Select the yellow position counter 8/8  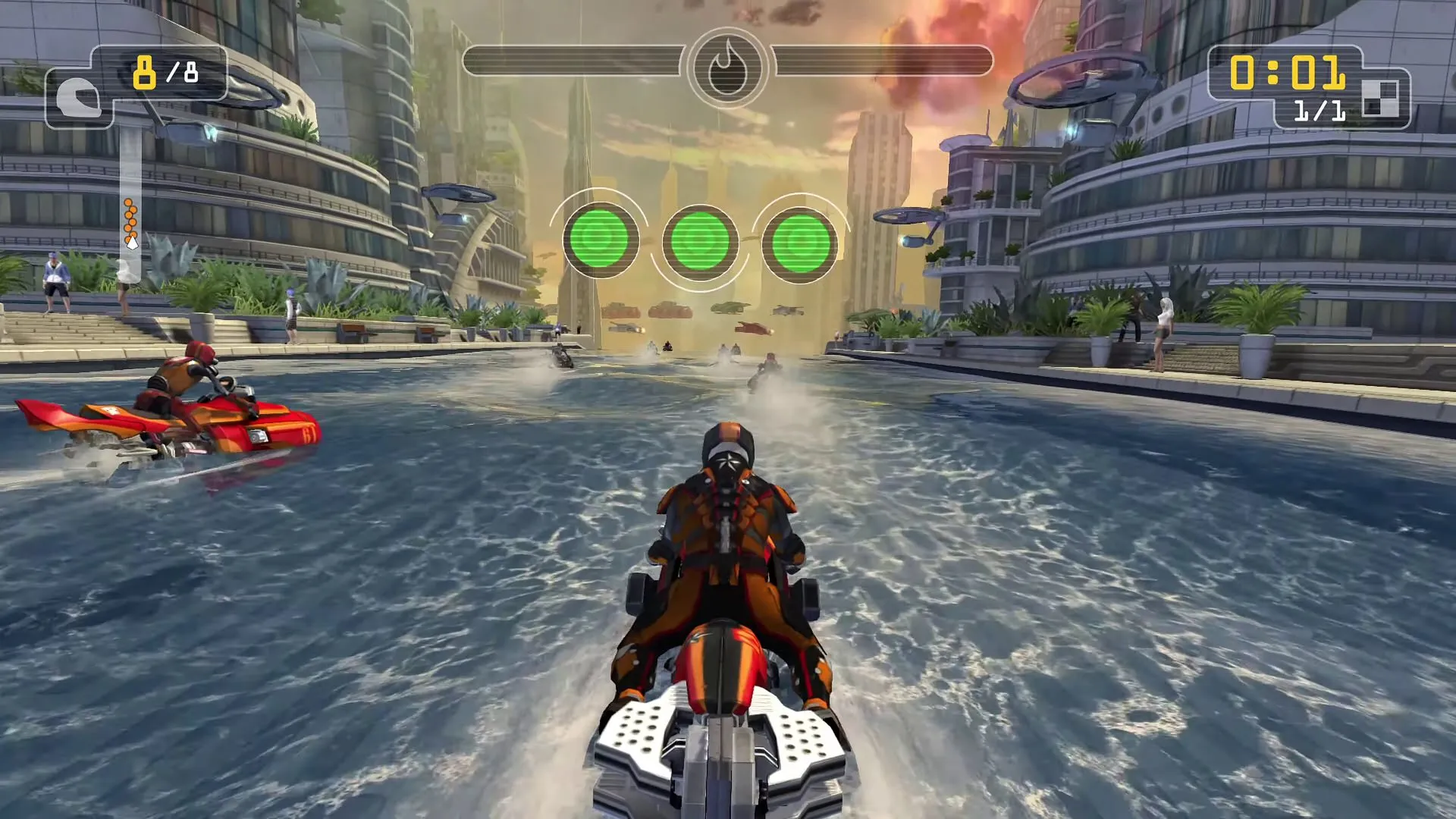(163, 74)
